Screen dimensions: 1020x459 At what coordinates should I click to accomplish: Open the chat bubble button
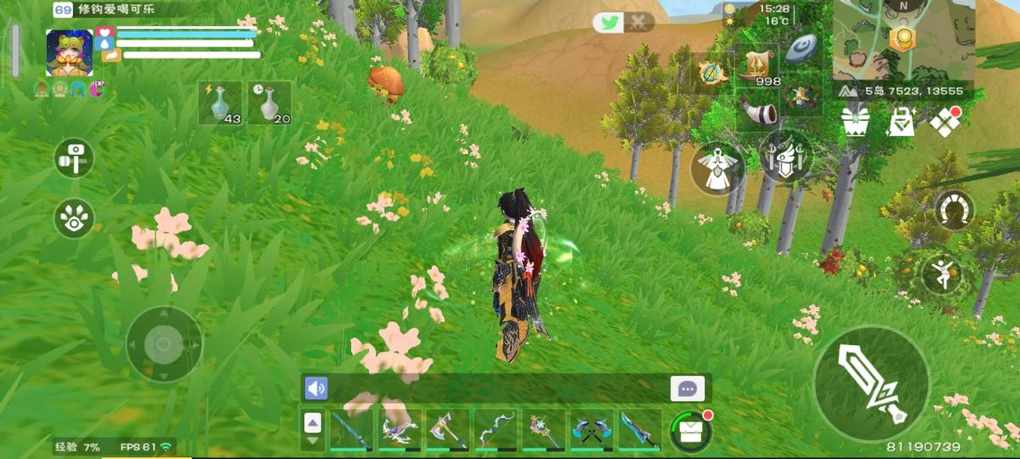click(x=687, y=388)
